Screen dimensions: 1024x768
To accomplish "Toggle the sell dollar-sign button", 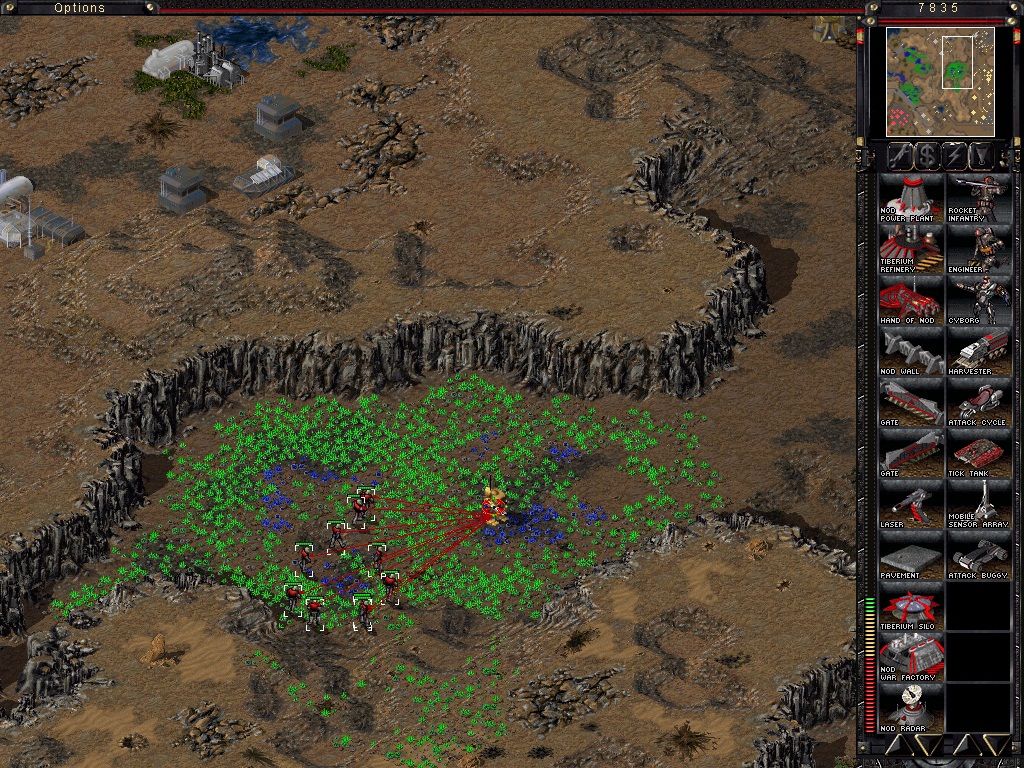I will tap(927, 155).
